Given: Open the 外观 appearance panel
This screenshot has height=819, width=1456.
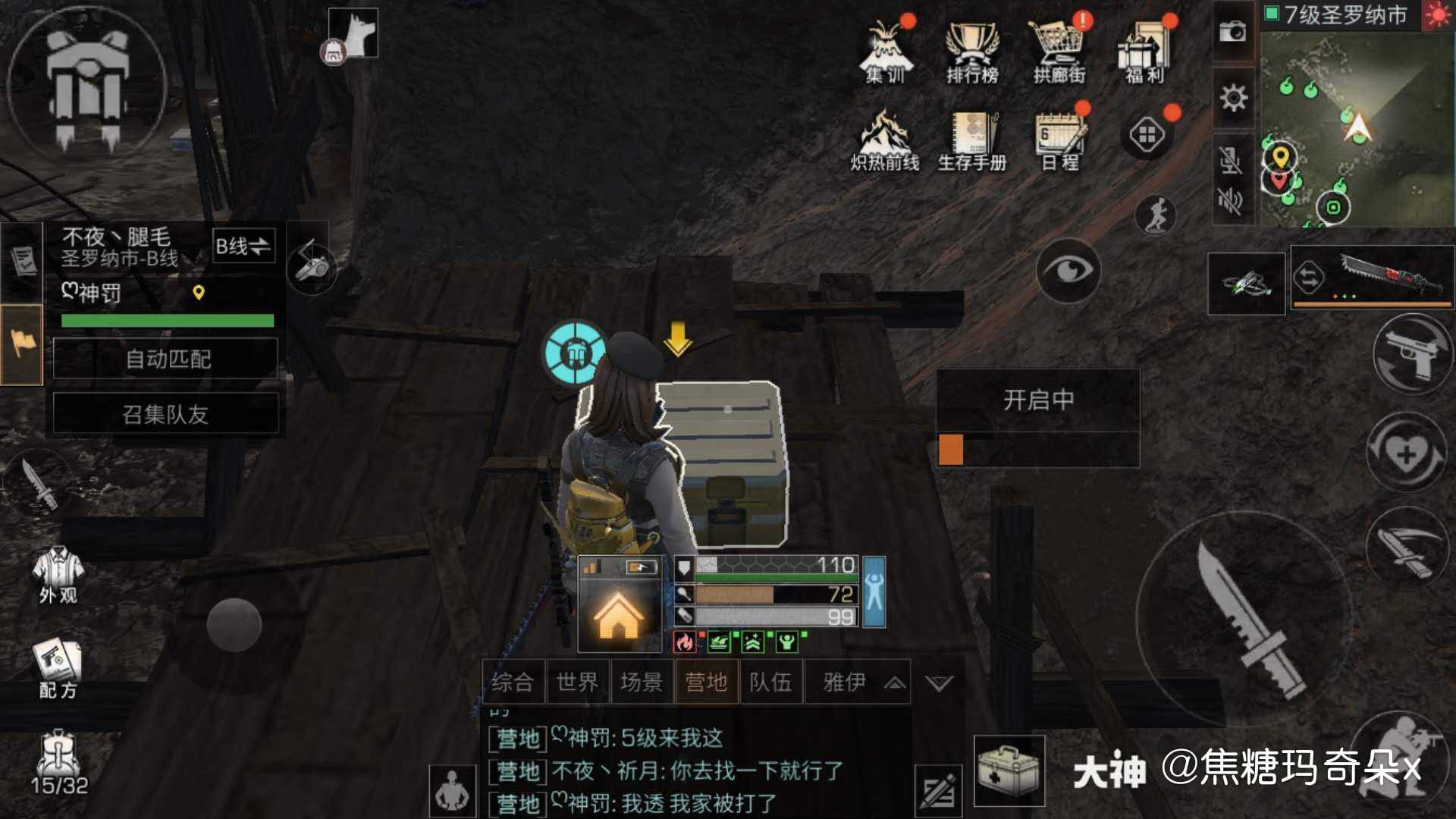Looking at the screenshot, I should (57, 573).
